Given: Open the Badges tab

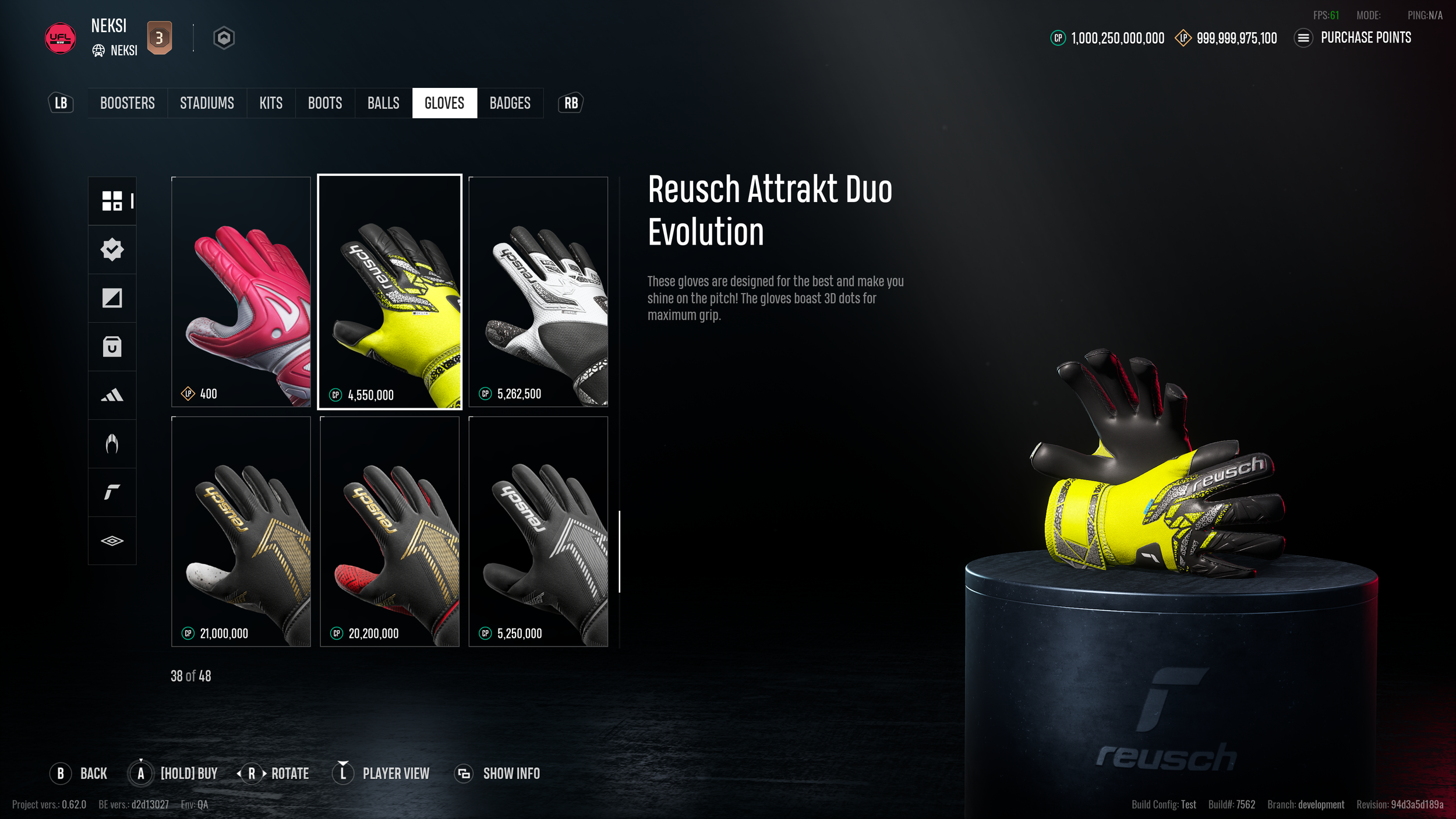Looking at the screenshot, I should pyautogui.click(x=510, y=103).
